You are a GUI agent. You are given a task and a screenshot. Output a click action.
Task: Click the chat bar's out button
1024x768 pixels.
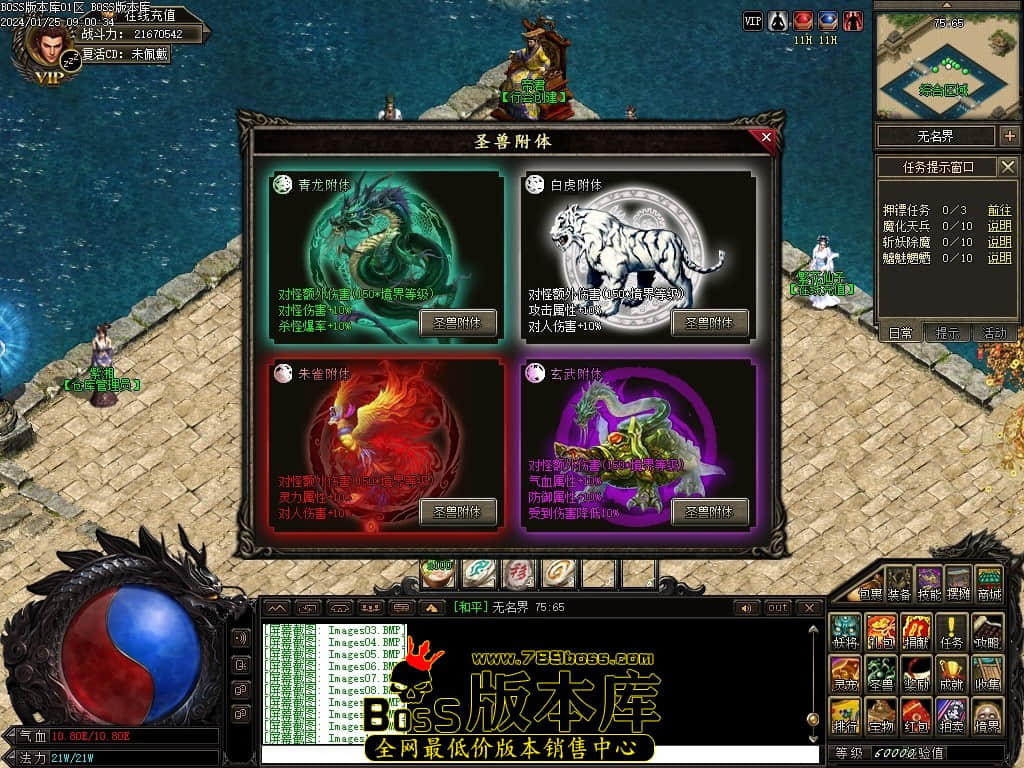778,608
